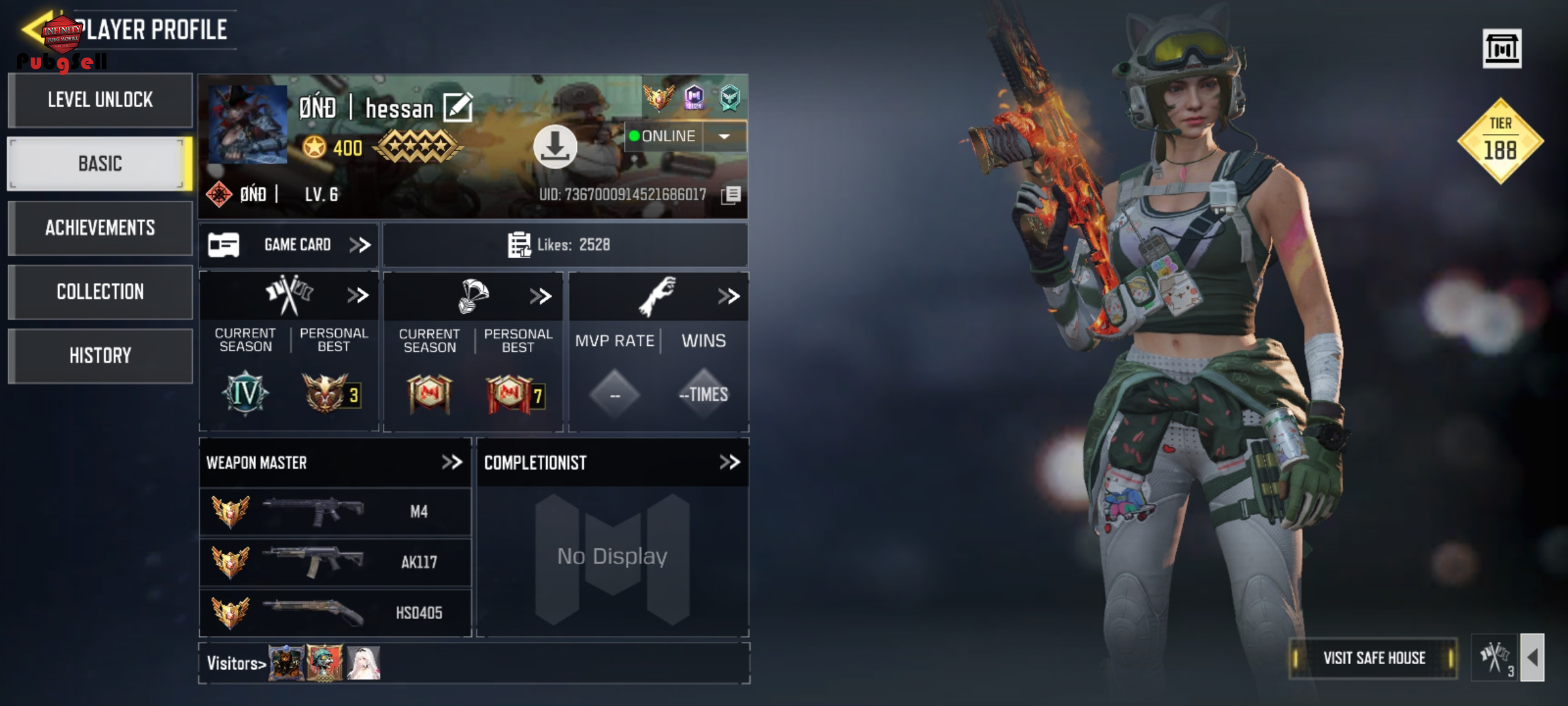Edit the player name hessan

pos(457,108)
